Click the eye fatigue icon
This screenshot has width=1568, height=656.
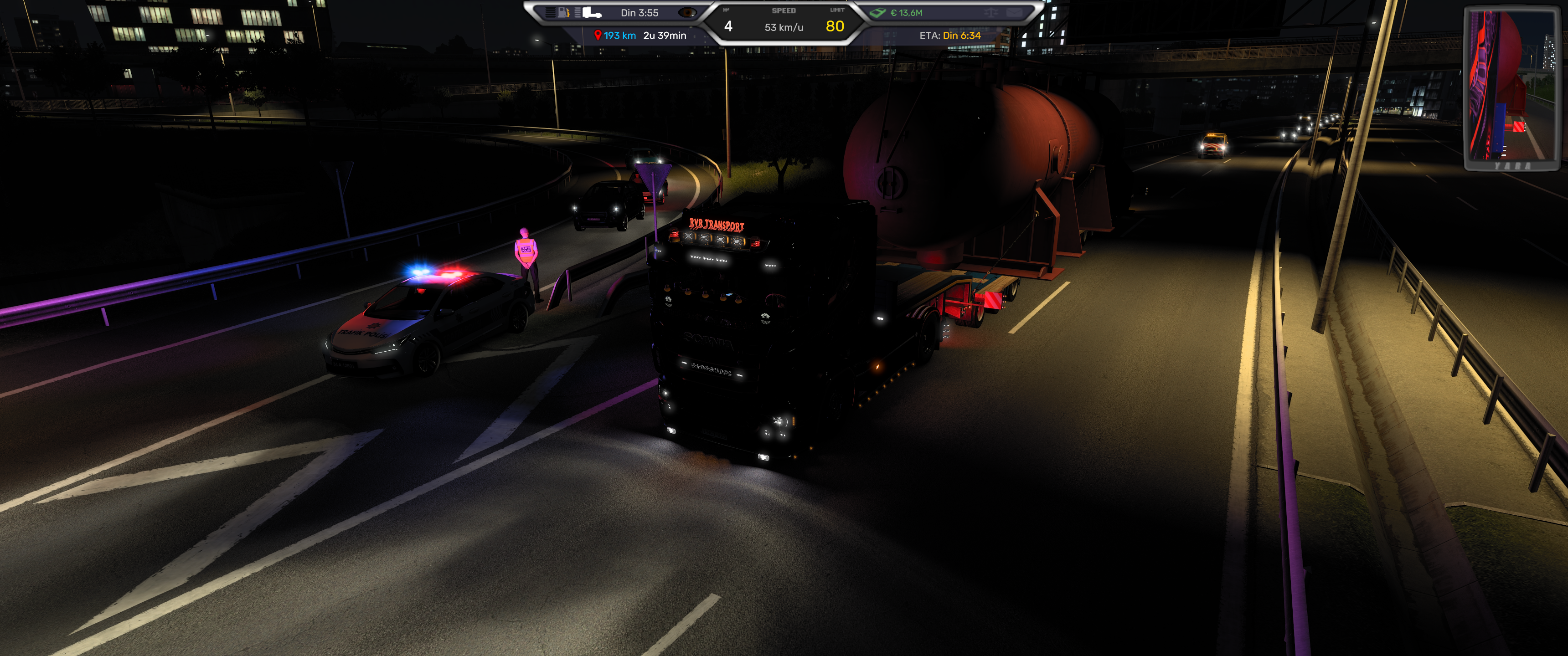(x=687, y=13)
